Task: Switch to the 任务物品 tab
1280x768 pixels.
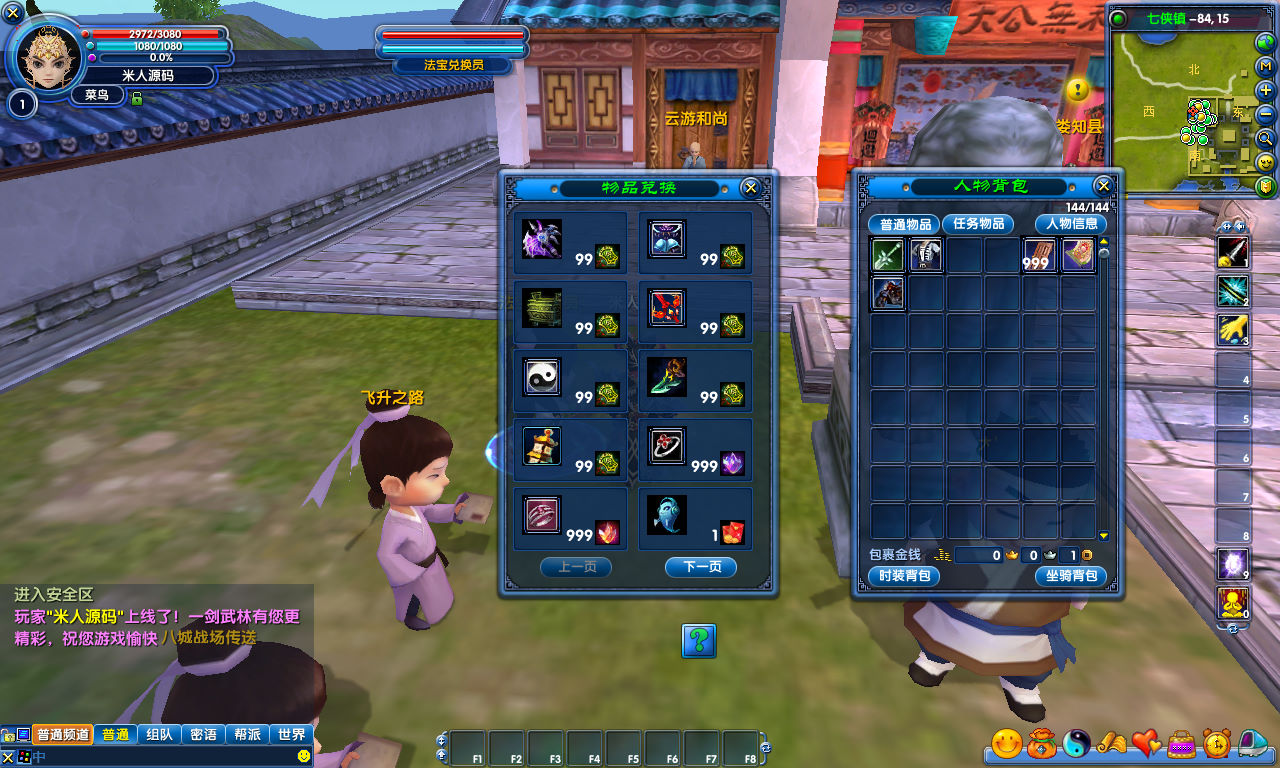Action: [x=977, y=224]
